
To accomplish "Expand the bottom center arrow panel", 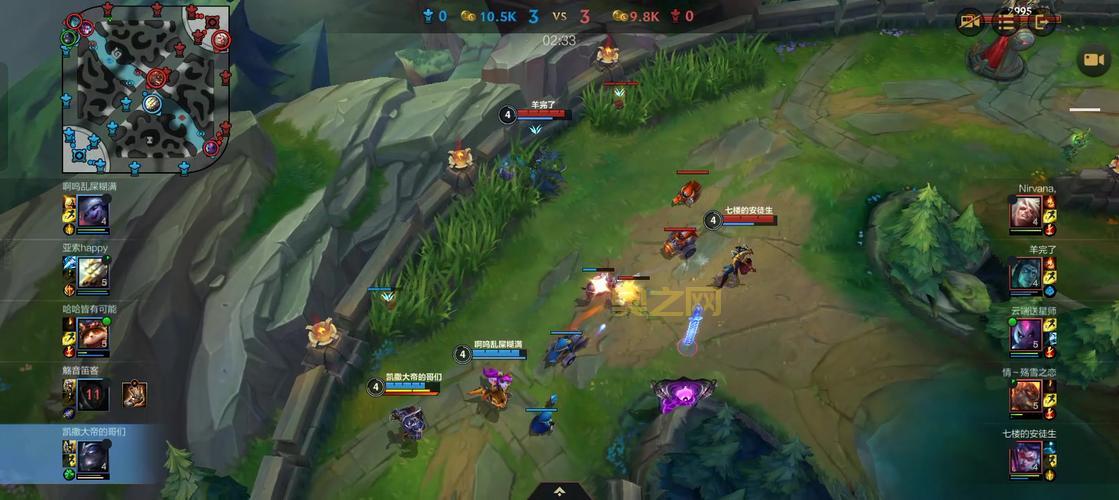I will (x=559, y=490).
